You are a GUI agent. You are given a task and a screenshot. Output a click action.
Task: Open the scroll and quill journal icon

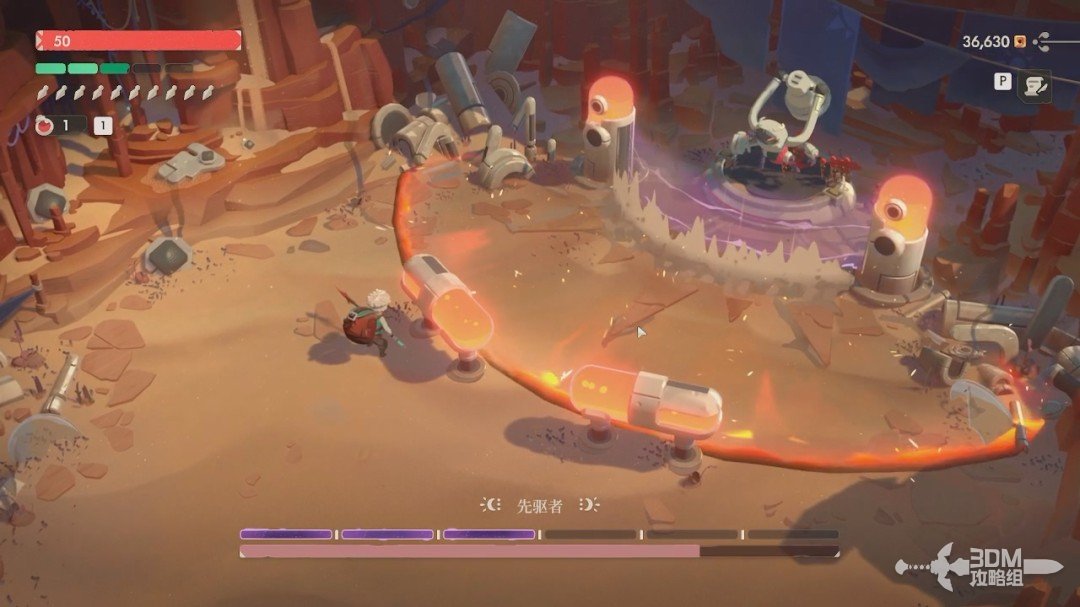coord(1033,87)
